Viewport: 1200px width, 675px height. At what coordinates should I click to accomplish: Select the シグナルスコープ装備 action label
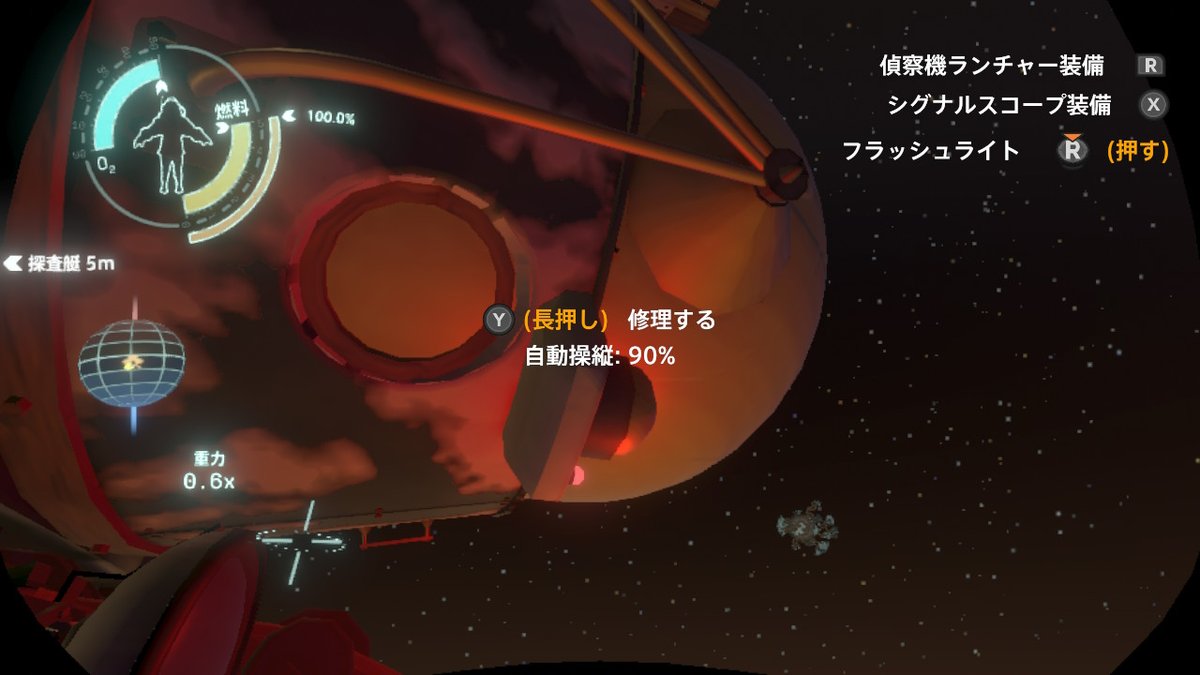[x=1001, y=104]
